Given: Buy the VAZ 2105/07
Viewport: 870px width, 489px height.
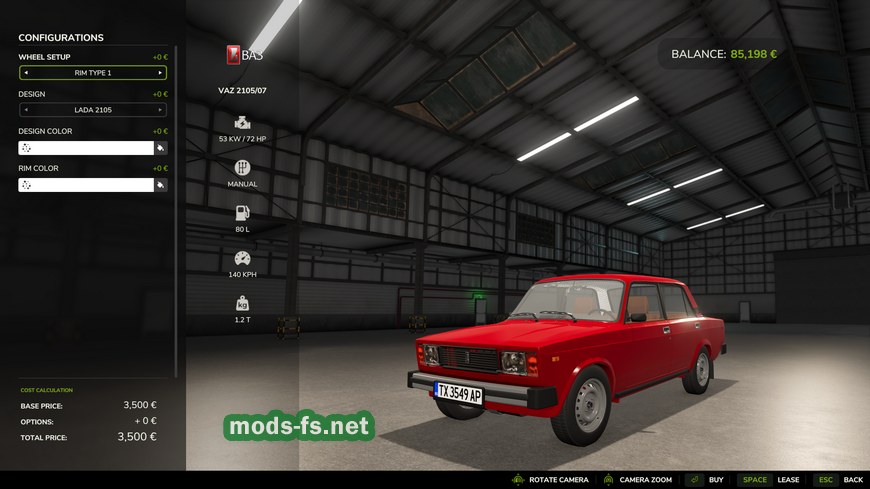Looking at the screenshot, I should [x=715, y=480].
